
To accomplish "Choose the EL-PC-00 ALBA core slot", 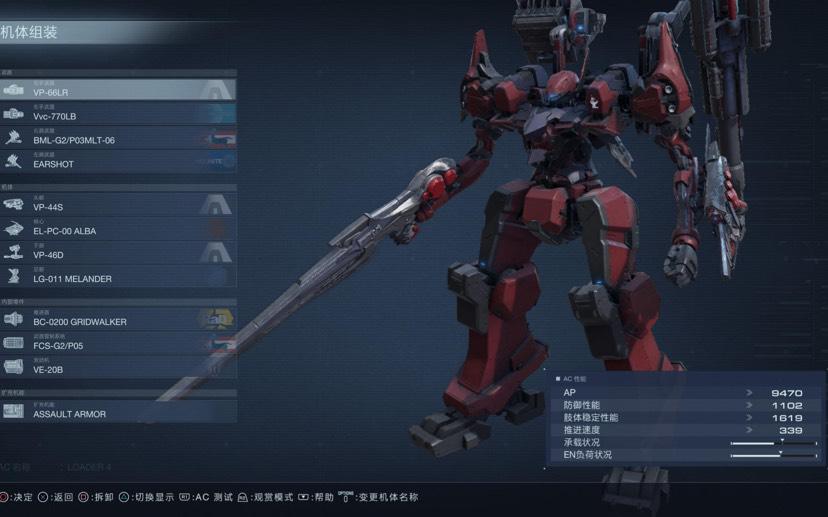I will point(118,229).
